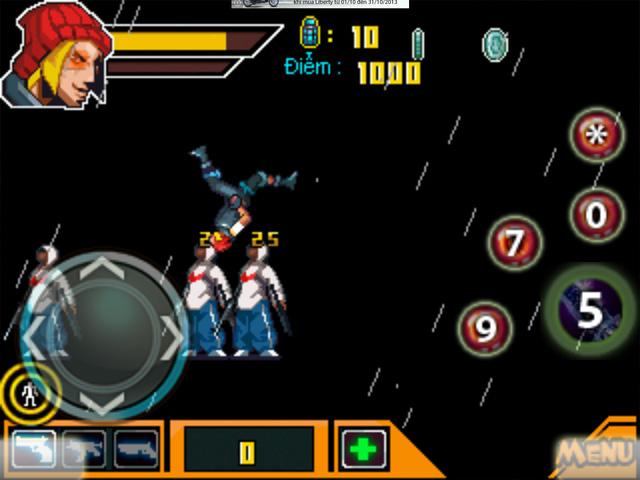Open the MENU button
The width and height of the screenshot is (640, 480).
[594, 452]
